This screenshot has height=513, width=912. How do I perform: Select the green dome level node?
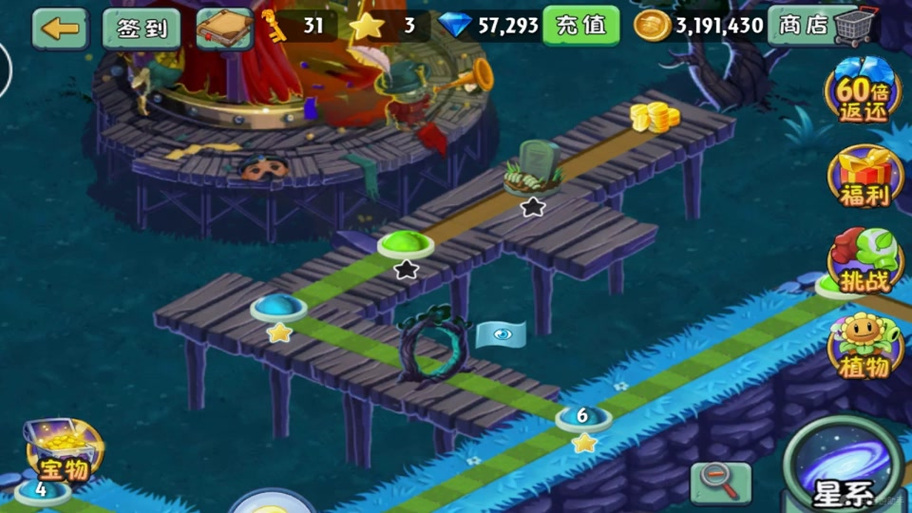tap(405, 243)
